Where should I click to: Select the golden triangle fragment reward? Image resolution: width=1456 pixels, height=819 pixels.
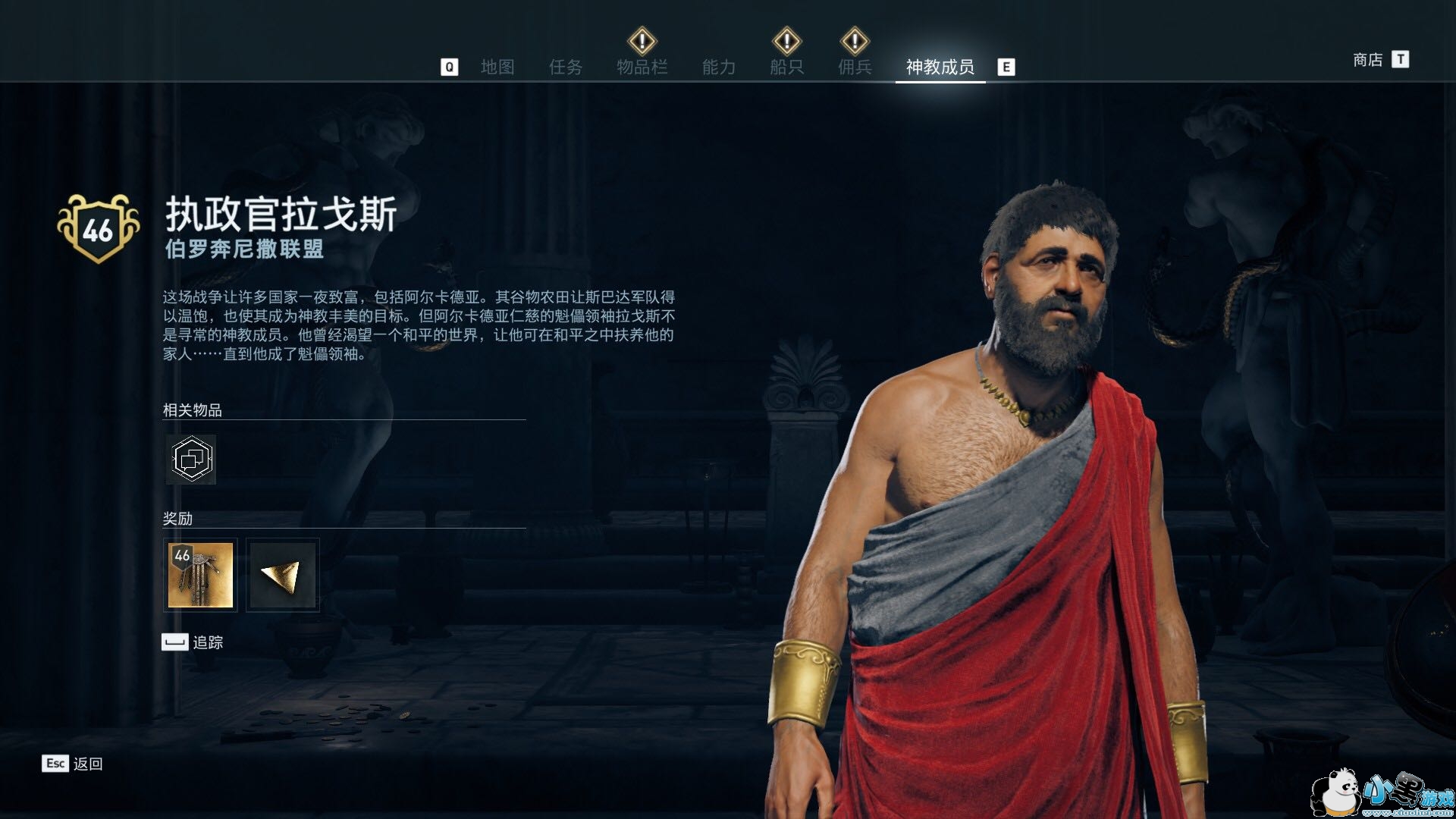(283, 575)
